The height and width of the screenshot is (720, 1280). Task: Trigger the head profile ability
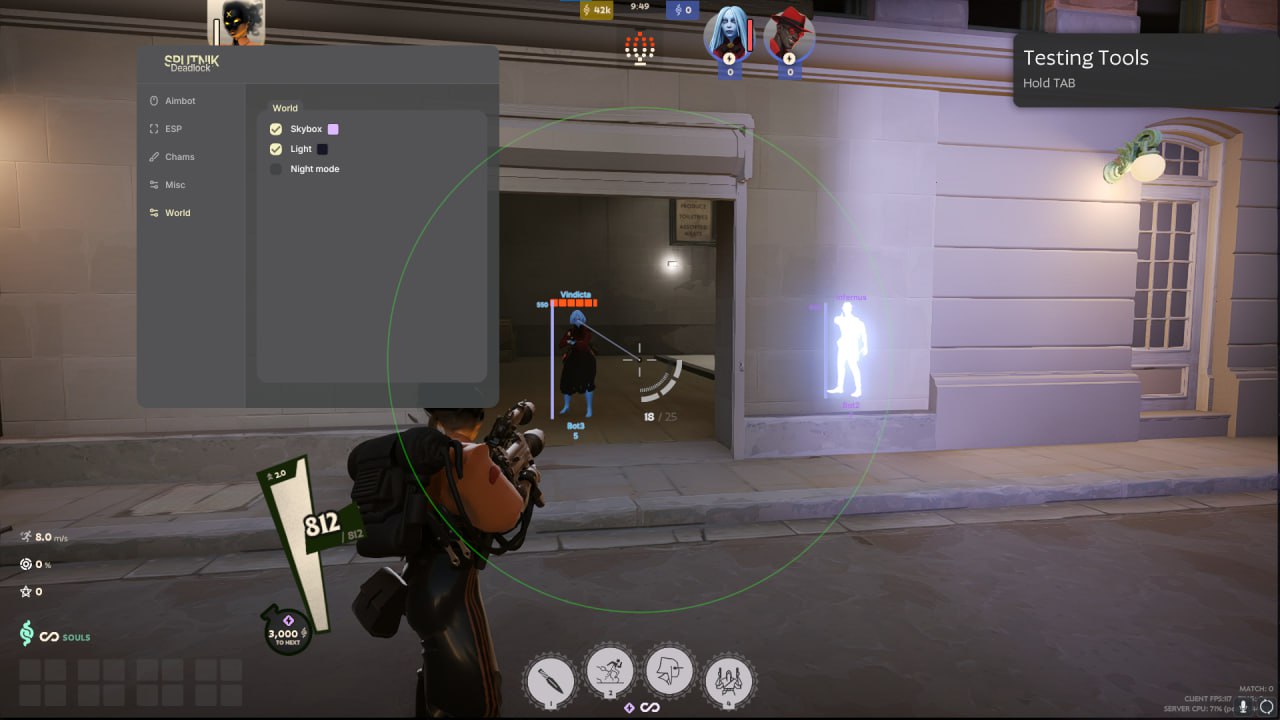669,672
